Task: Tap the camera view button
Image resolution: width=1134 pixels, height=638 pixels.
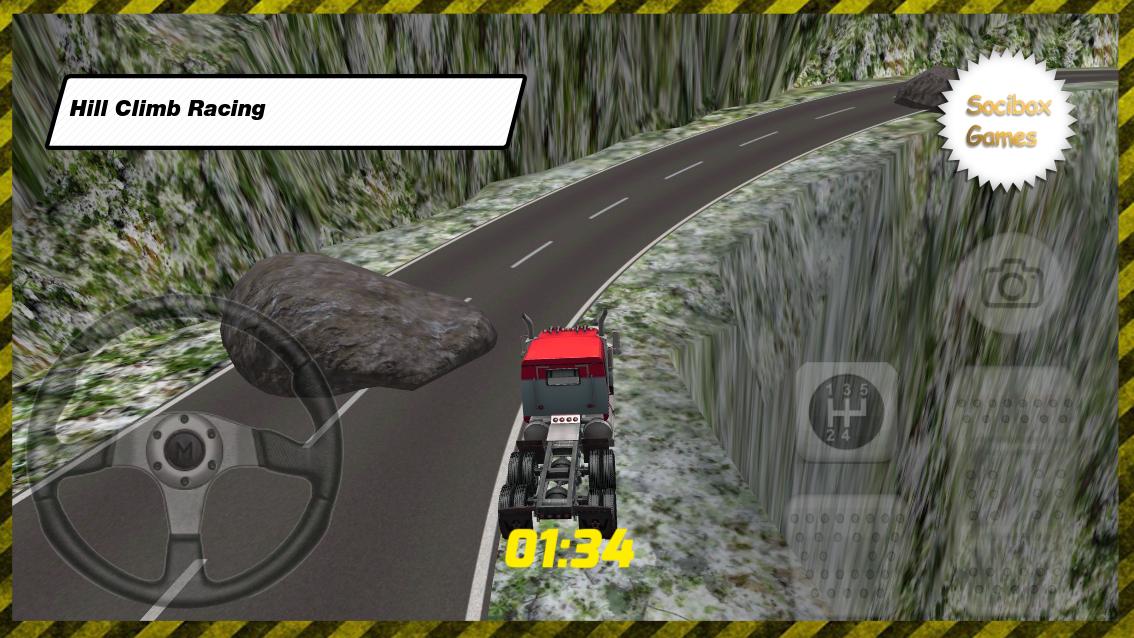Action: 1011,285
